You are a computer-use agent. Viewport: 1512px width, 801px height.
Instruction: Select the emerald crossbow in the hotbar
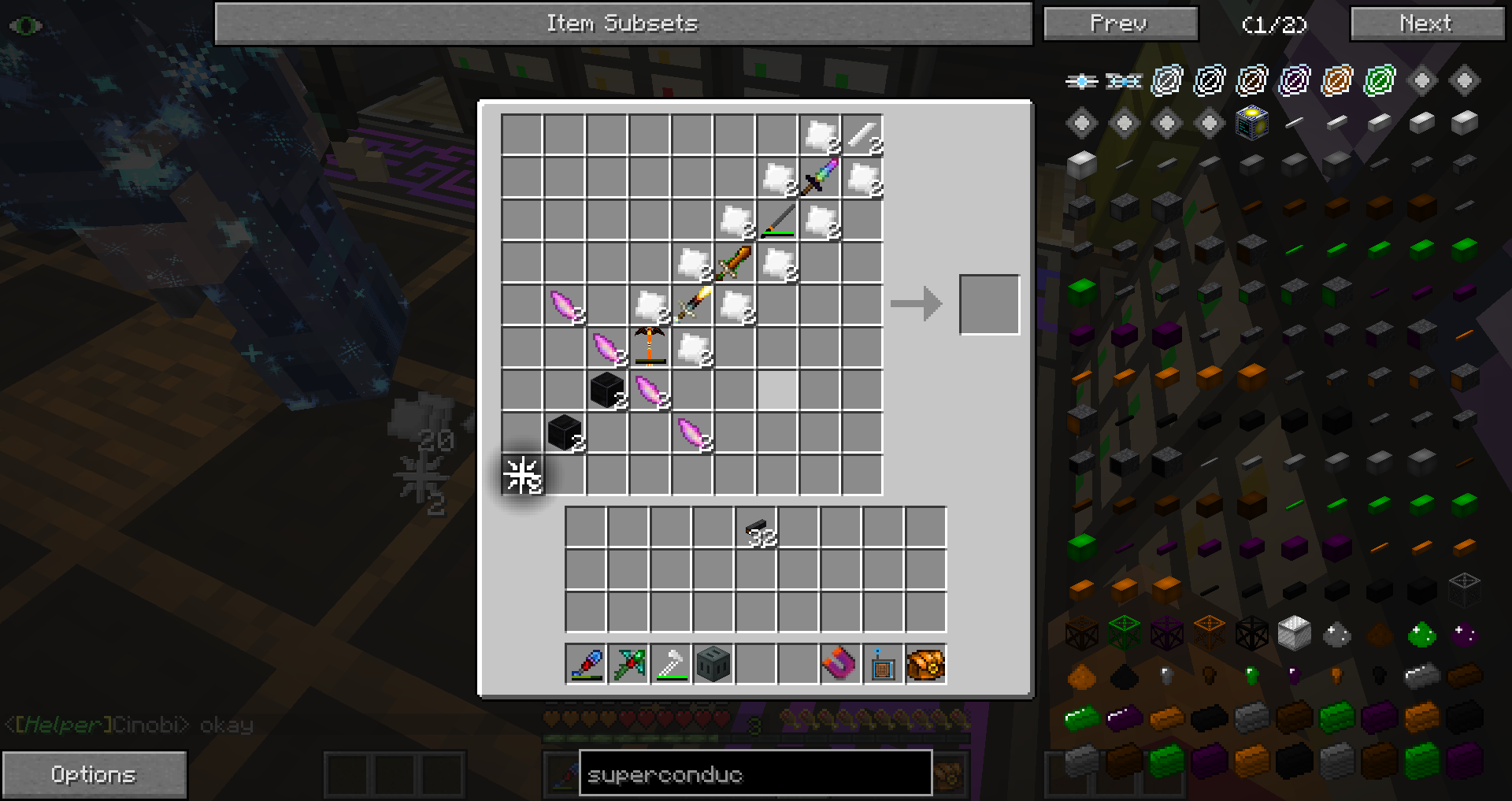628,664
